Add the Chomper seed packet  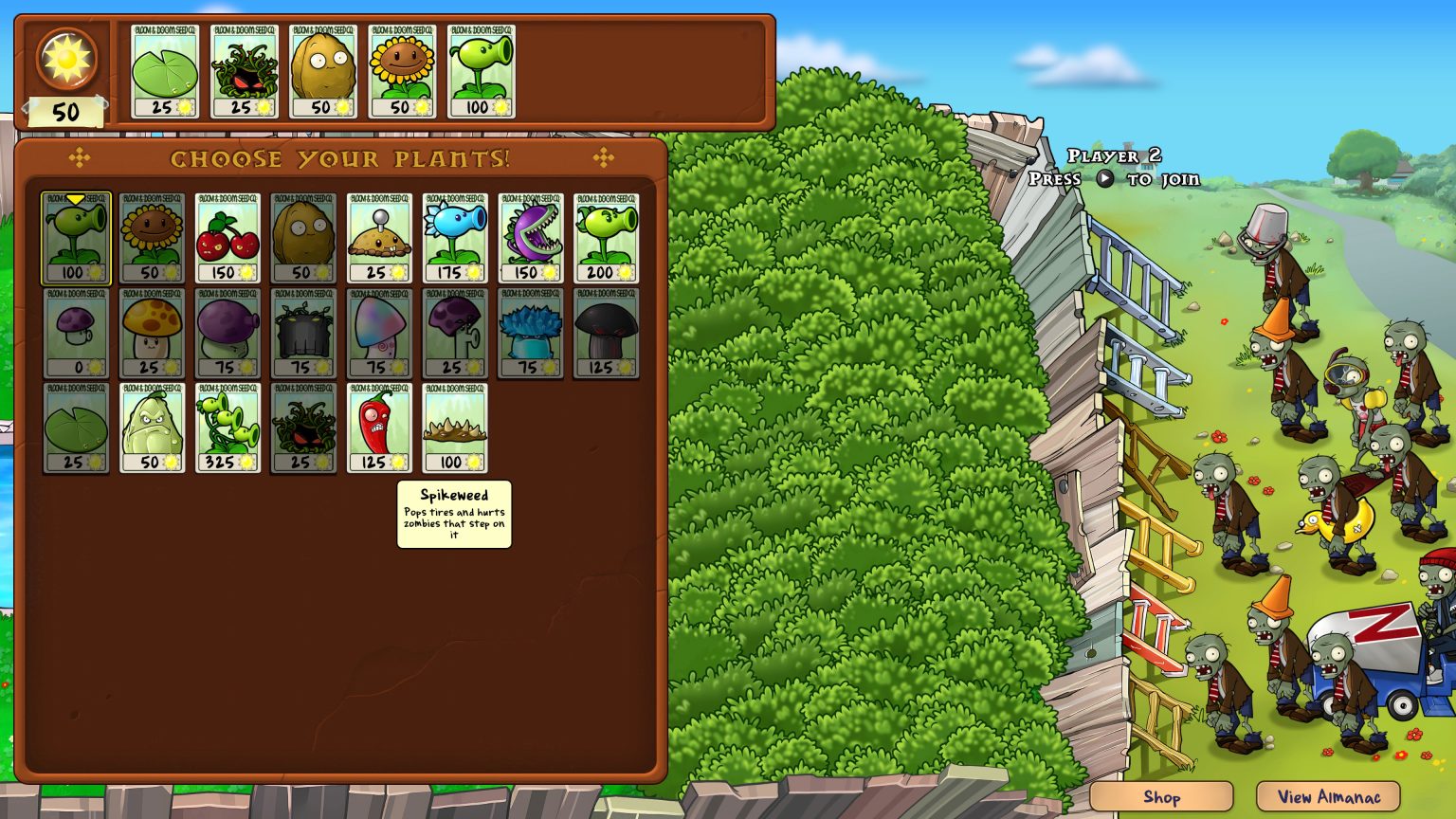click(x=531, y=238)
